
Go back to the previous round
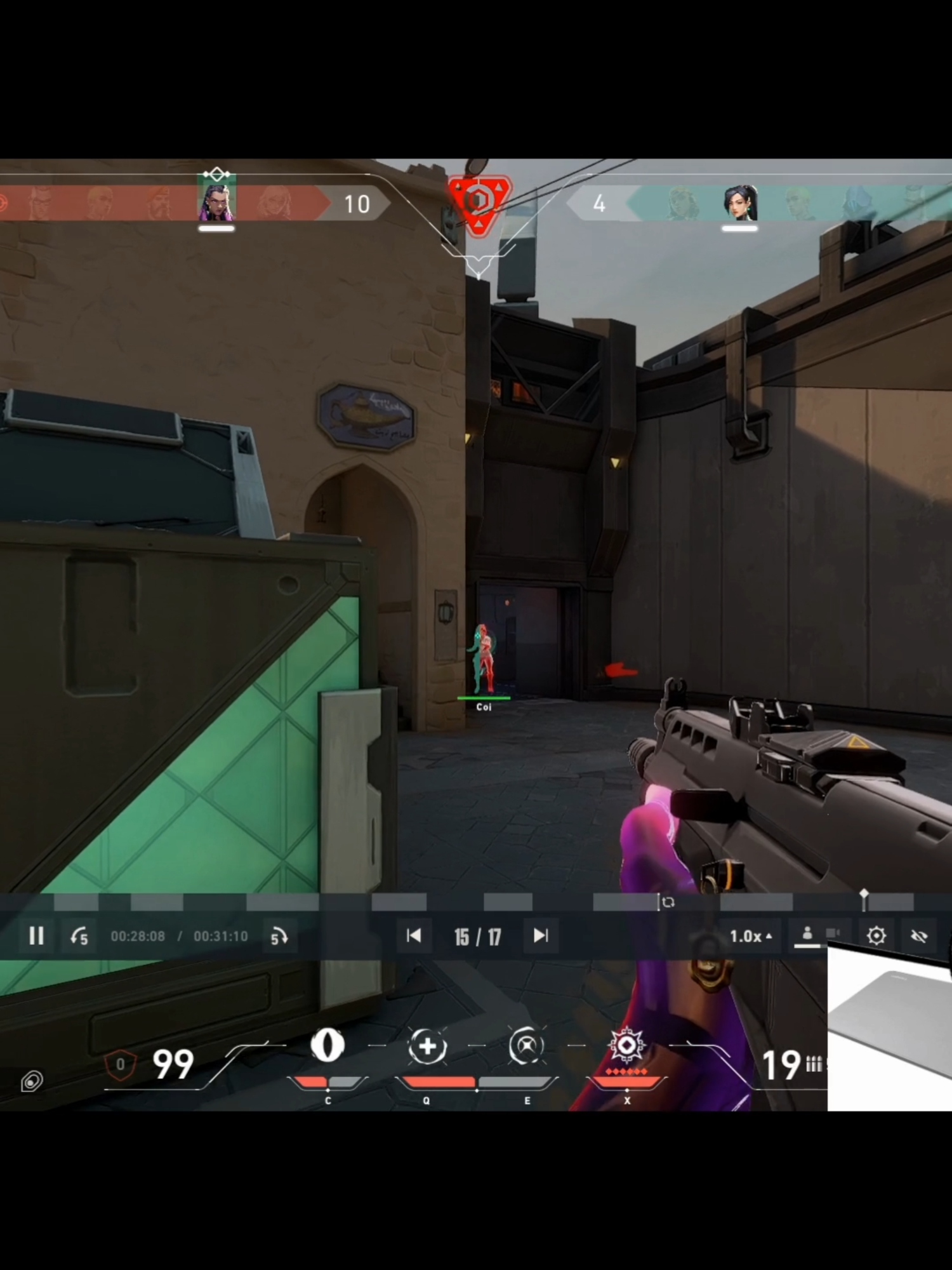point(414,935)
